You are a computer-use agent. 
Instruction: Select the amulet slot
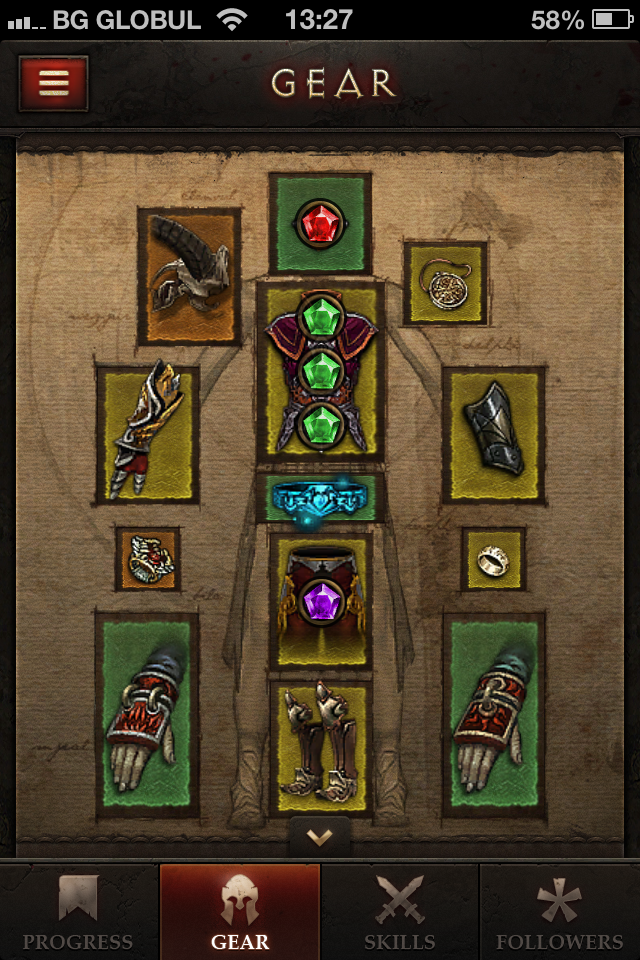(x=445, y=283)
